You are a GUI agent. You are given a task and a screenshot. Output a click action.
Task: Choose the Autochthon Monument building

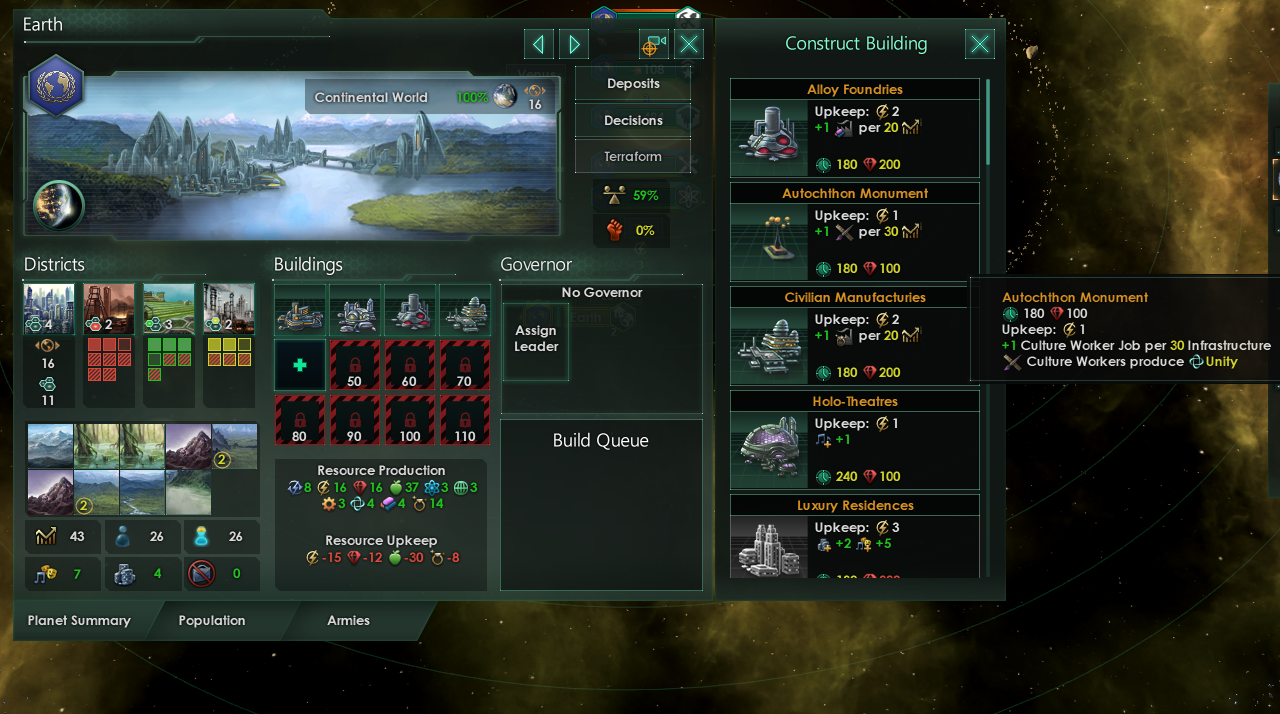(x=855, y=232)
